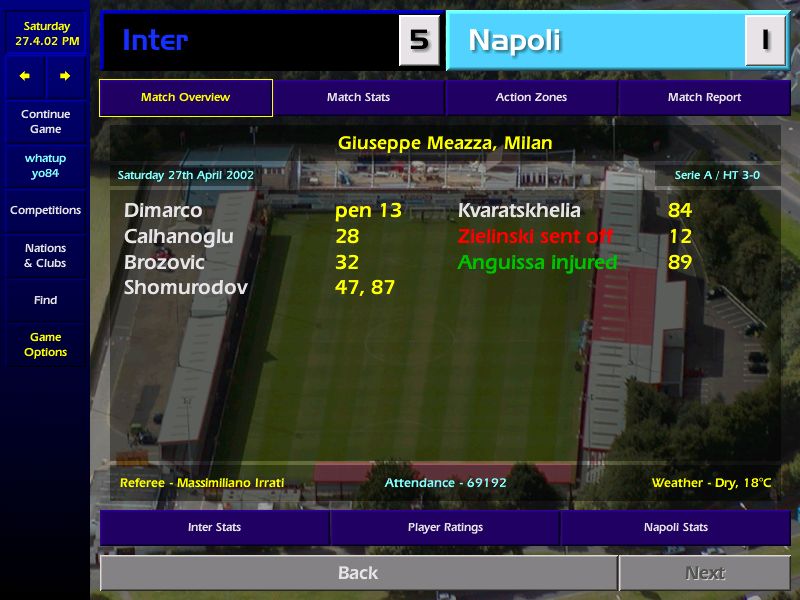Go Back from match screen

(358, 573)
